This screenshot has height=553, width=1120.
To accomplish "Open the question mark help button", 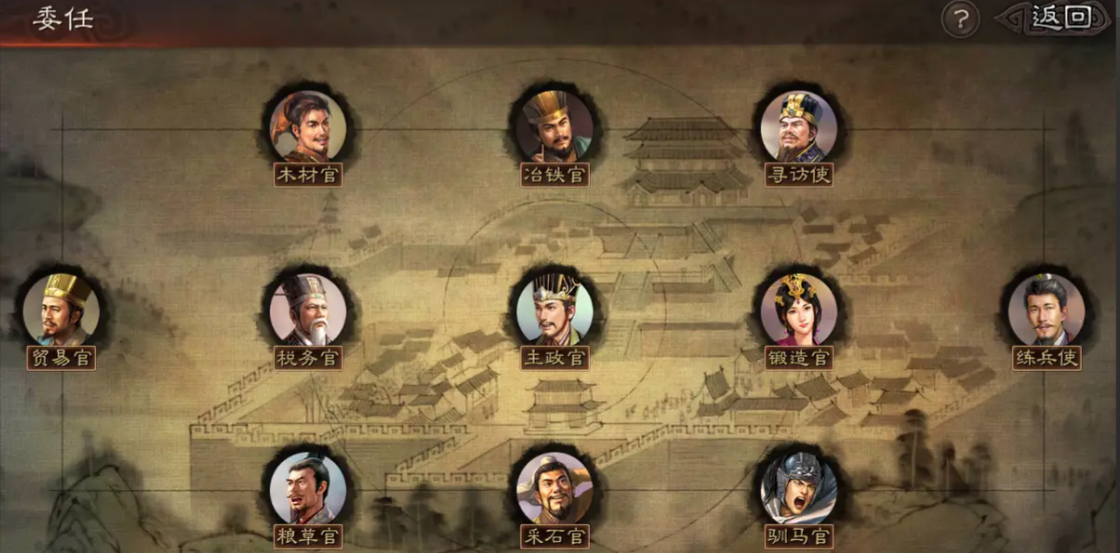I will click(960, 19).
